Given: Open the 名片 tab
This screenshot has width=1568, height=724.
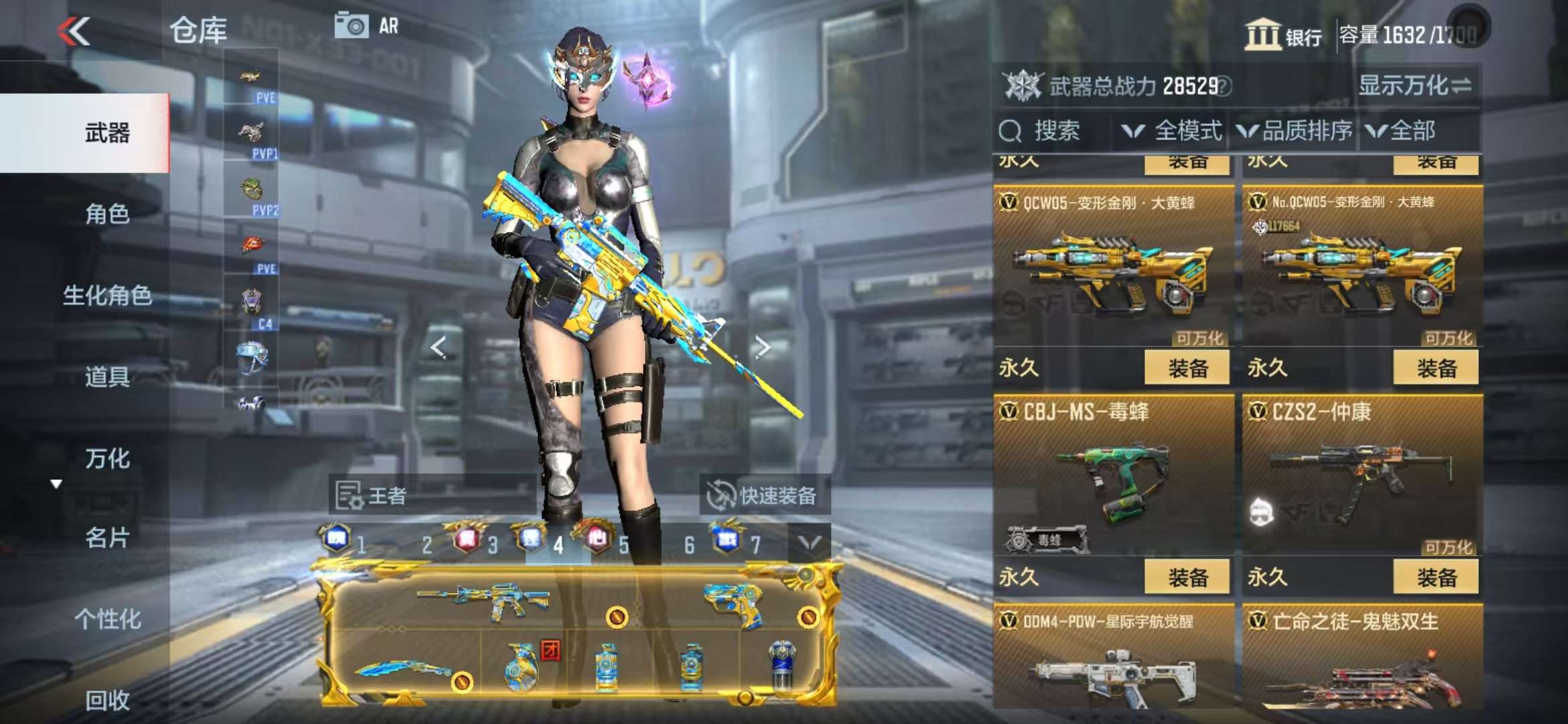Looking at the screenshot, I should (107, 538).
